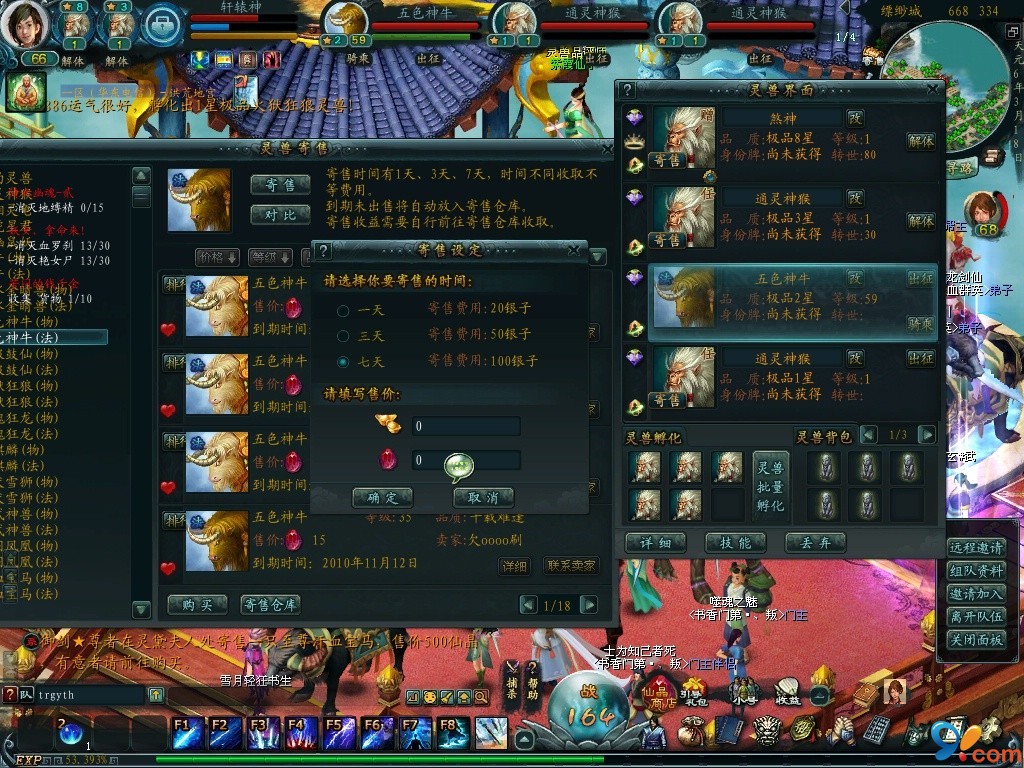Click the 对比 compare button
Screen dimensions: 1024x768
point(280,214)
